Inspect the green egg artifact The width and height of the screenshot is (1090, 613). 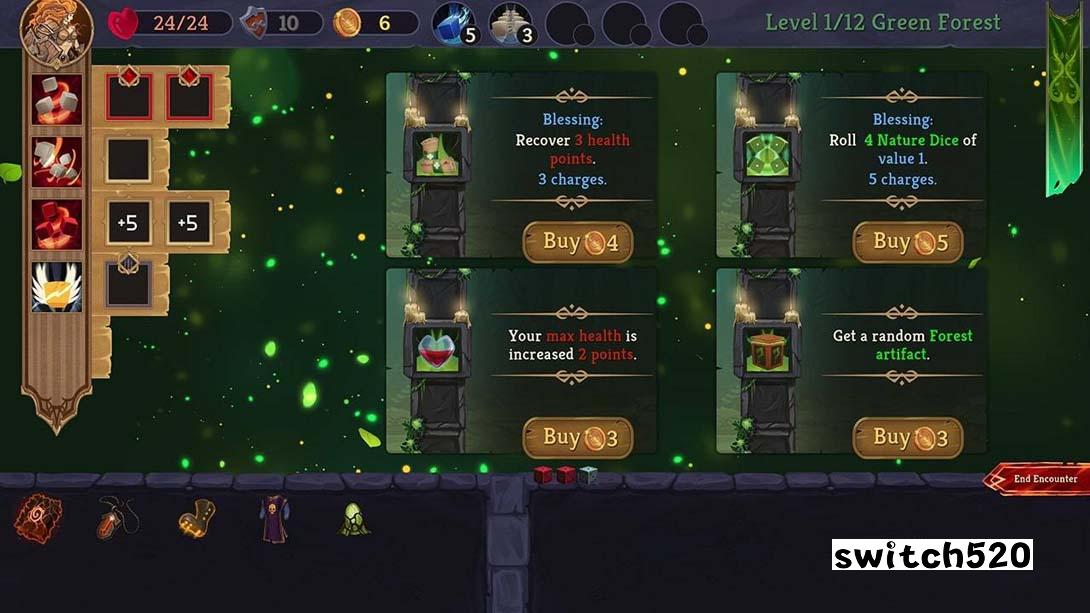click(354, 519)
